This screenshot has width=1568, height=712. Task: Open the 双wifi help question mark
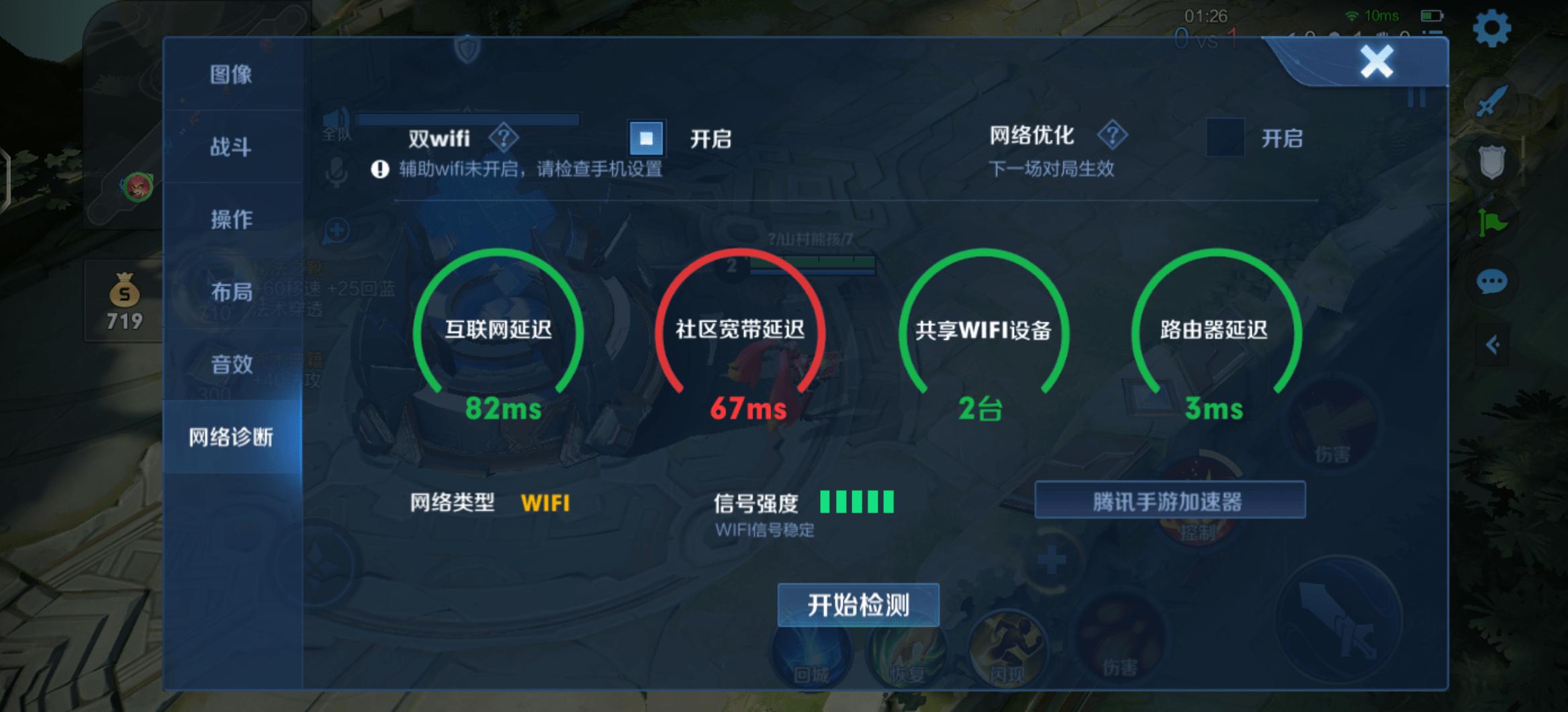tap(502, 137)
